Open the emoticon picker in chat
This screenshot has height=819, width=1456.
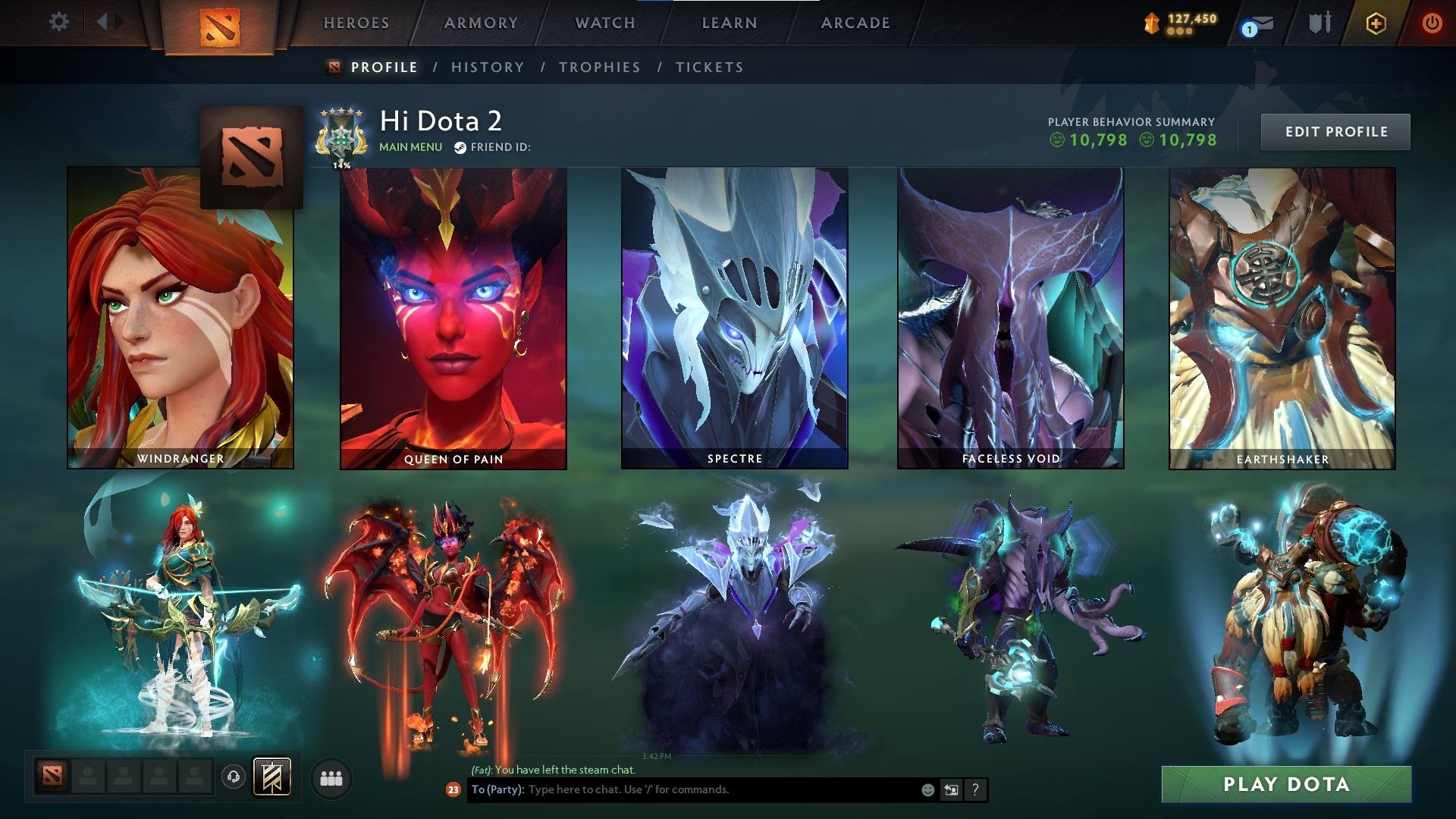(927, 789)
